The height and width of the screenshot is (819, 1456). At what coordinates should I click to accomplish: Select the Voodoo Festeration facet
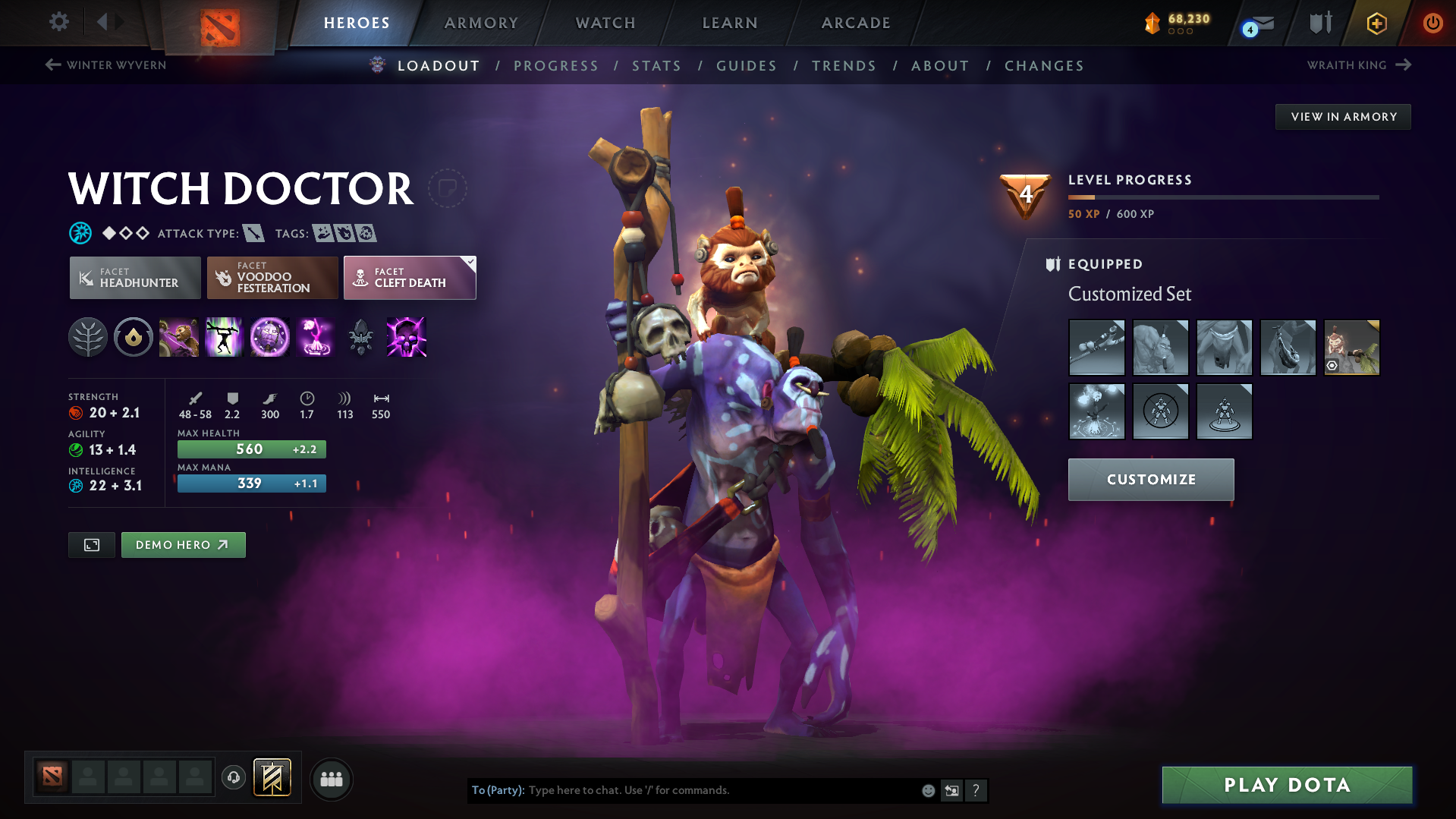pos(272,278)
